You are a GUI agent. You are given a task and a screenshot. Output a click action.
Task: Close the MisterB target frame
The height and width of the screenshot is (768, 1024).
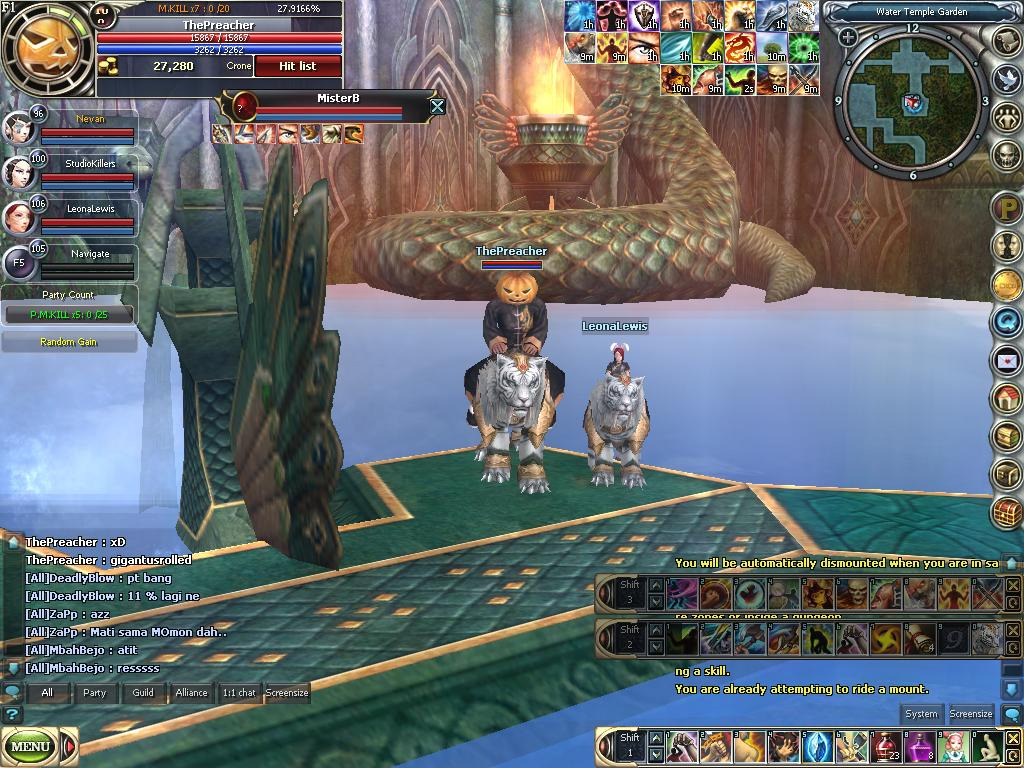point(437,106)
